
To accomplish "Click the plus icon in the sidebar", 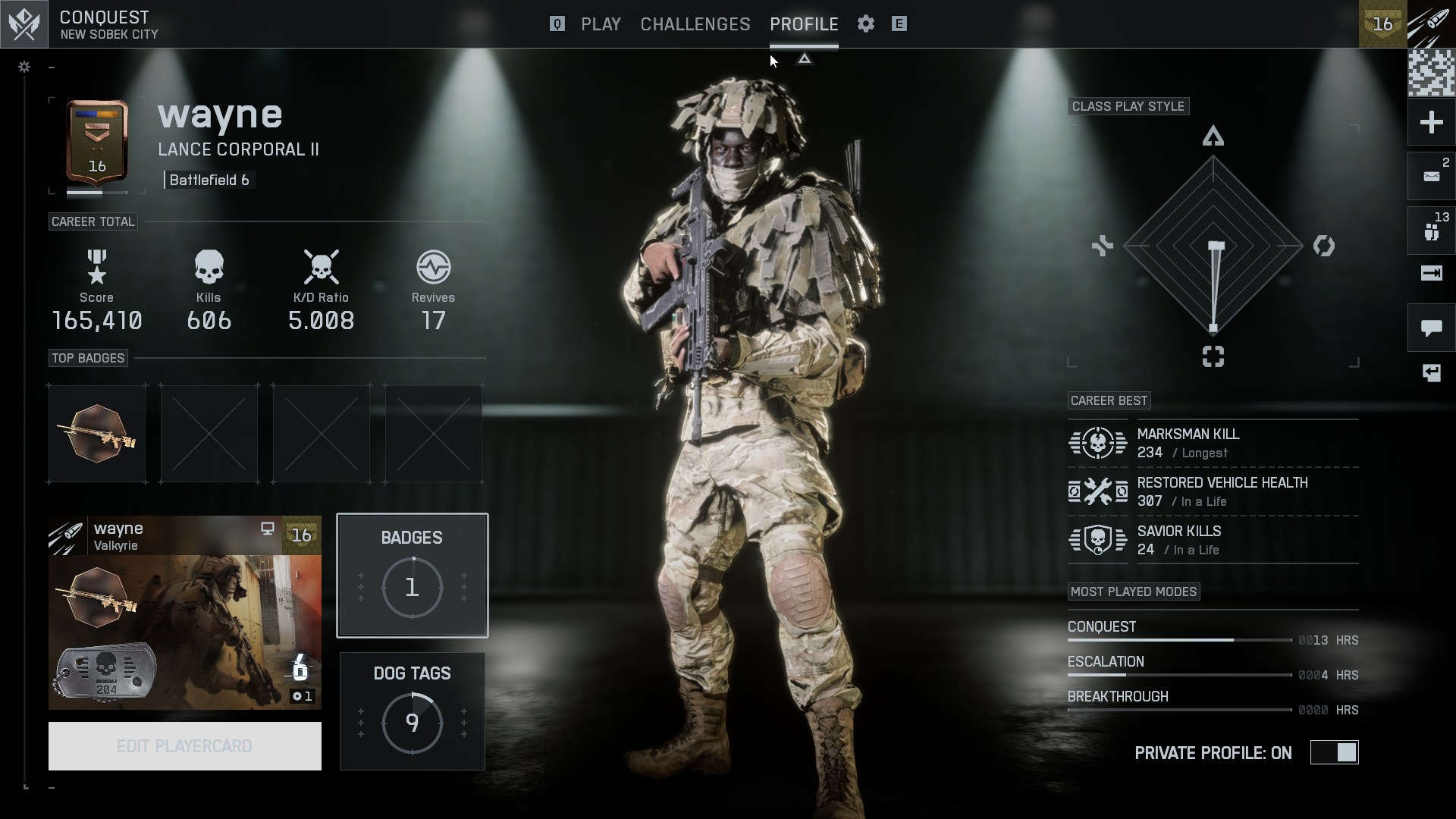I will point(1431,122).
